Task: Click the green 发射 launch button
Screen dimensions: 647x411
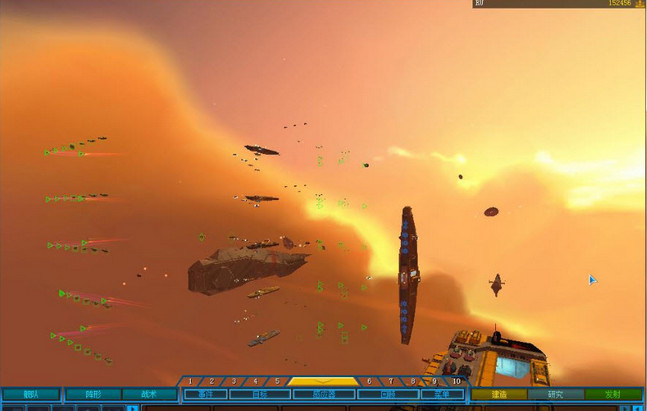Action: (x=613, y=395)
